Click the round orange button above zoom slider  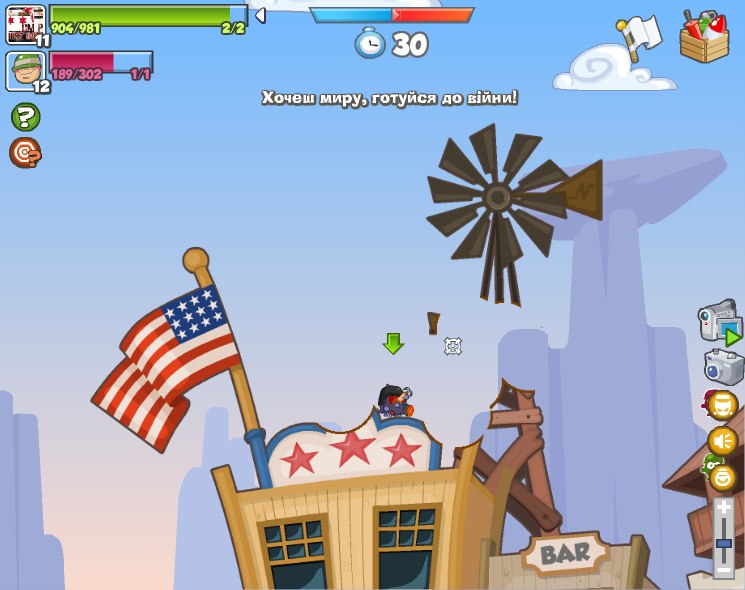722,476
